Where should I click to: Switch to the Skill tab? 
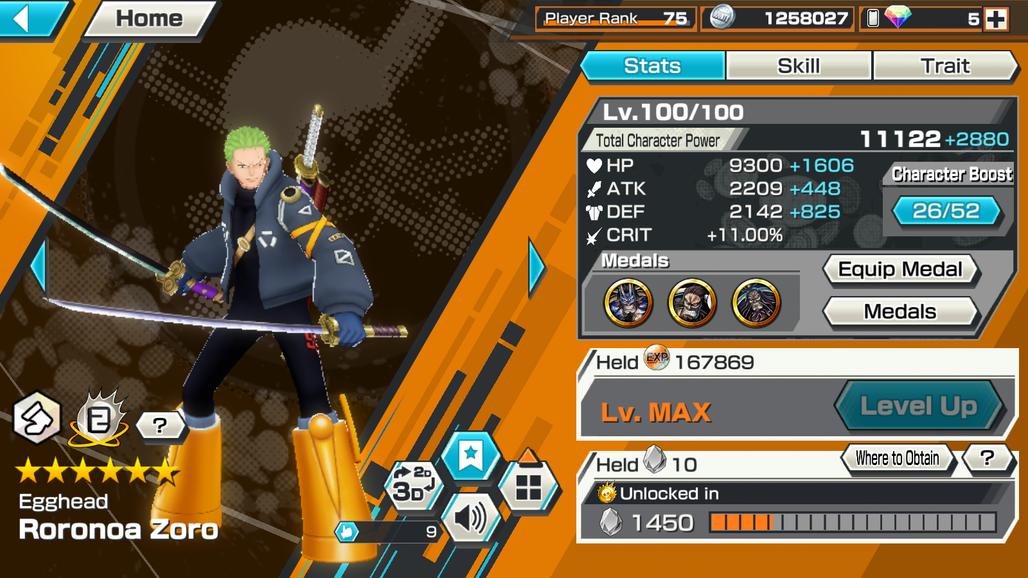tap(798, 66)
